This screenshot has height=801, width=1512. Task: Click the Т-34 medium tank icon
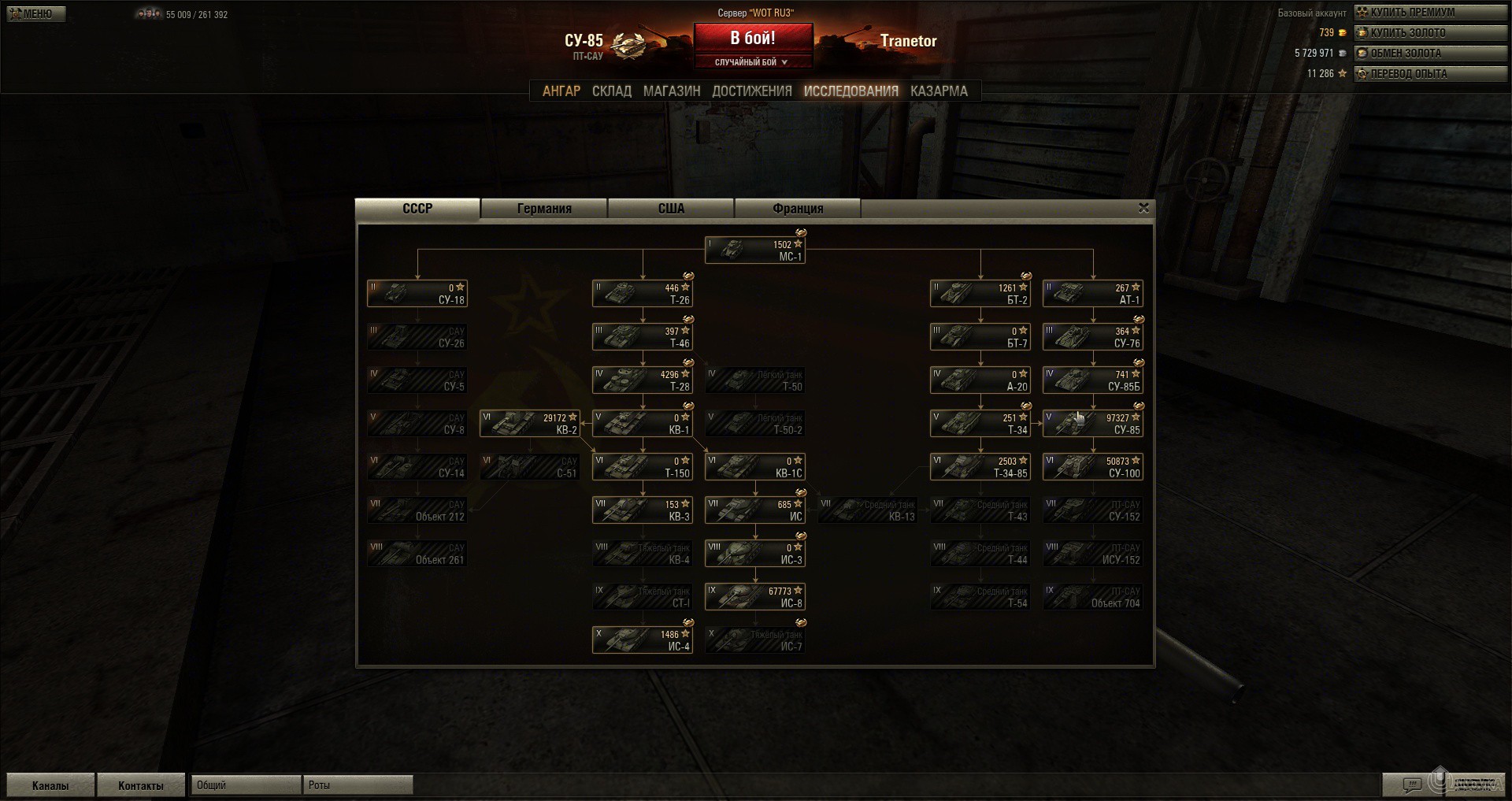(980, 423)
